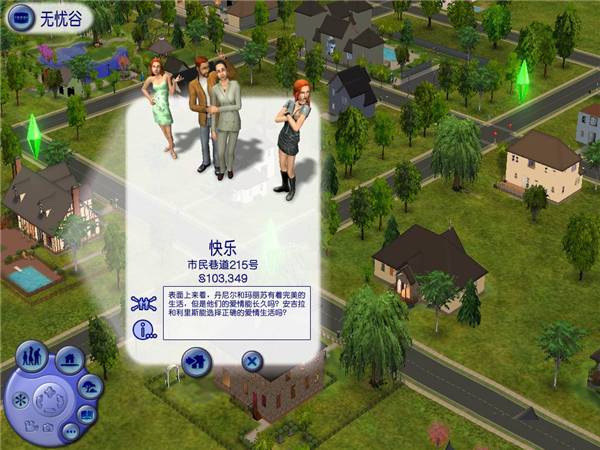Click the asterisk-shaped icon on the control panel
The image size is (600, 450).
click(x=23, y=398)
